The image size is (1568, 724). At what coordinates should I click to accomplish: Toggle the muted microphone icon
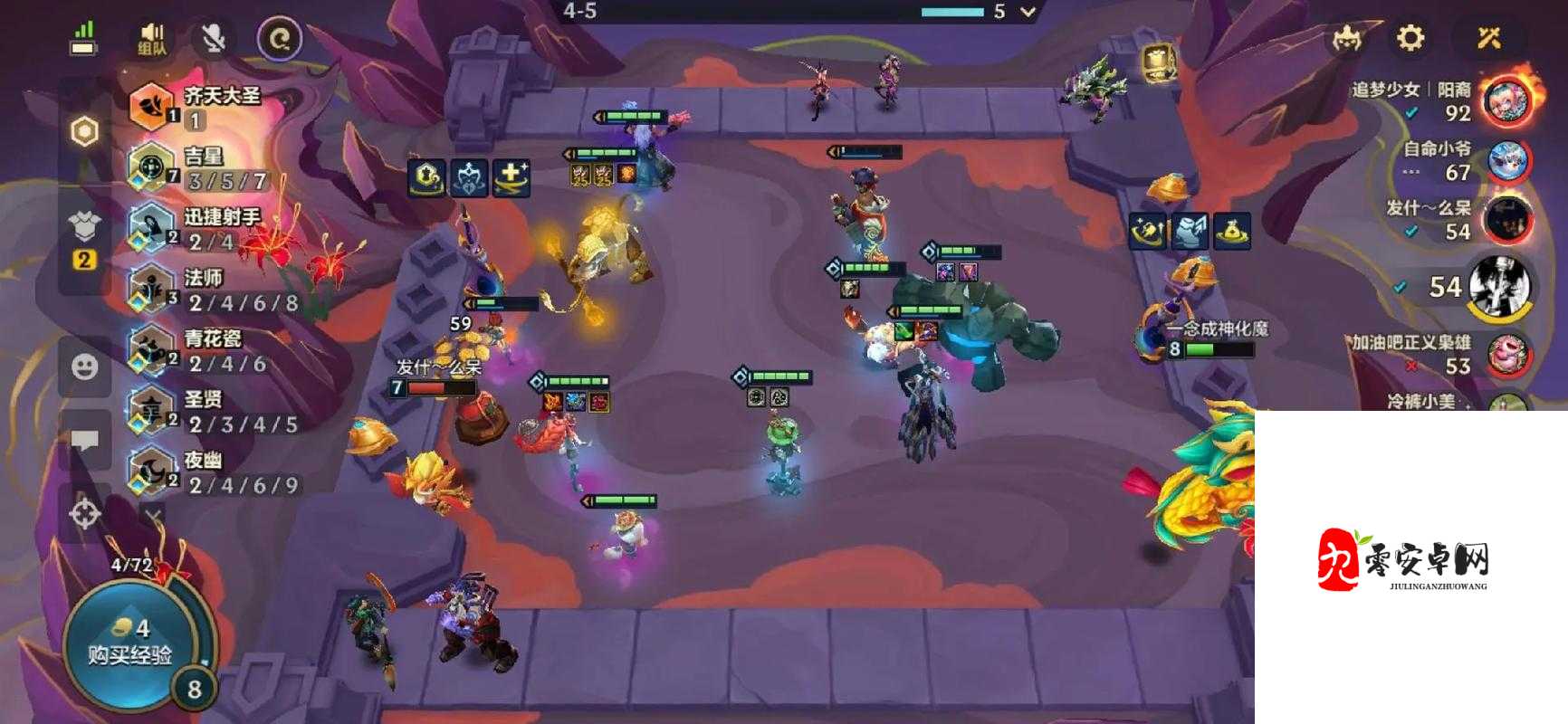pyautogui.click(x=214, y=39)
